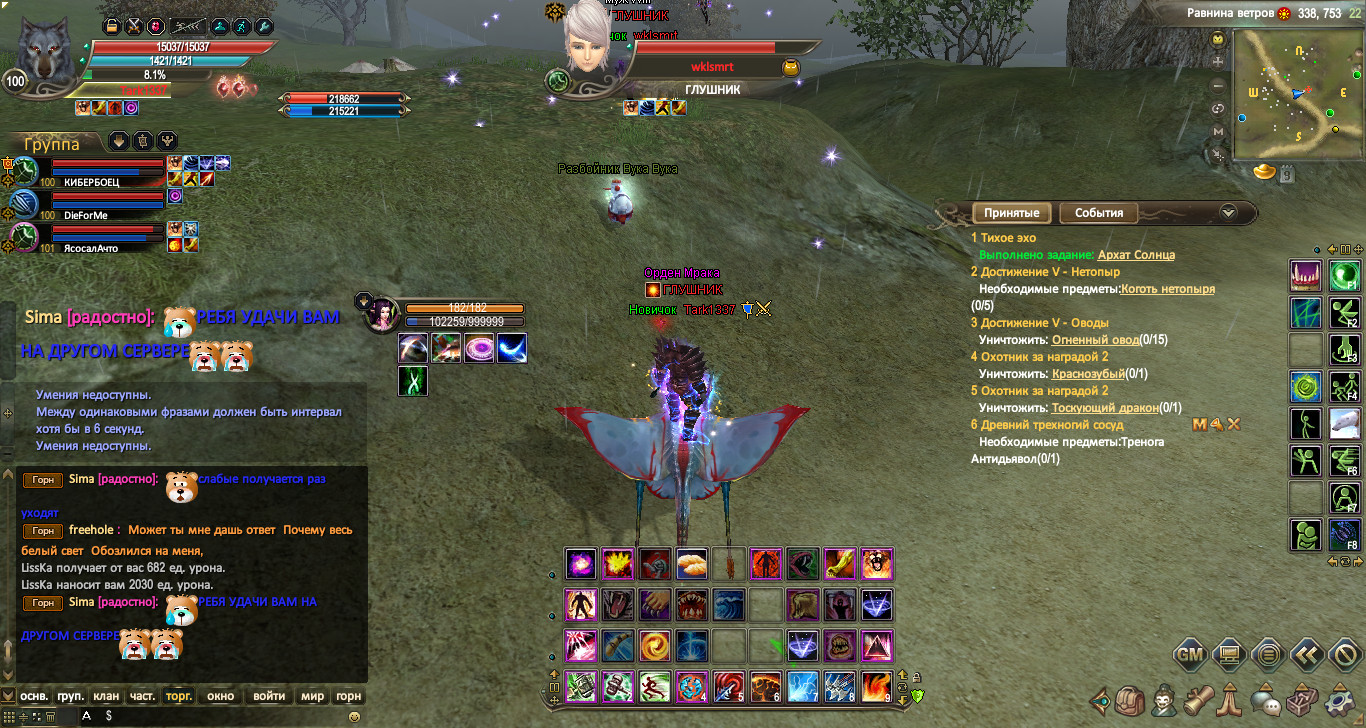Image resolution: width=1366 pixels, height=728 pixels.
Task: Switch chat to the "клан" tab
Action: [106, 696]
